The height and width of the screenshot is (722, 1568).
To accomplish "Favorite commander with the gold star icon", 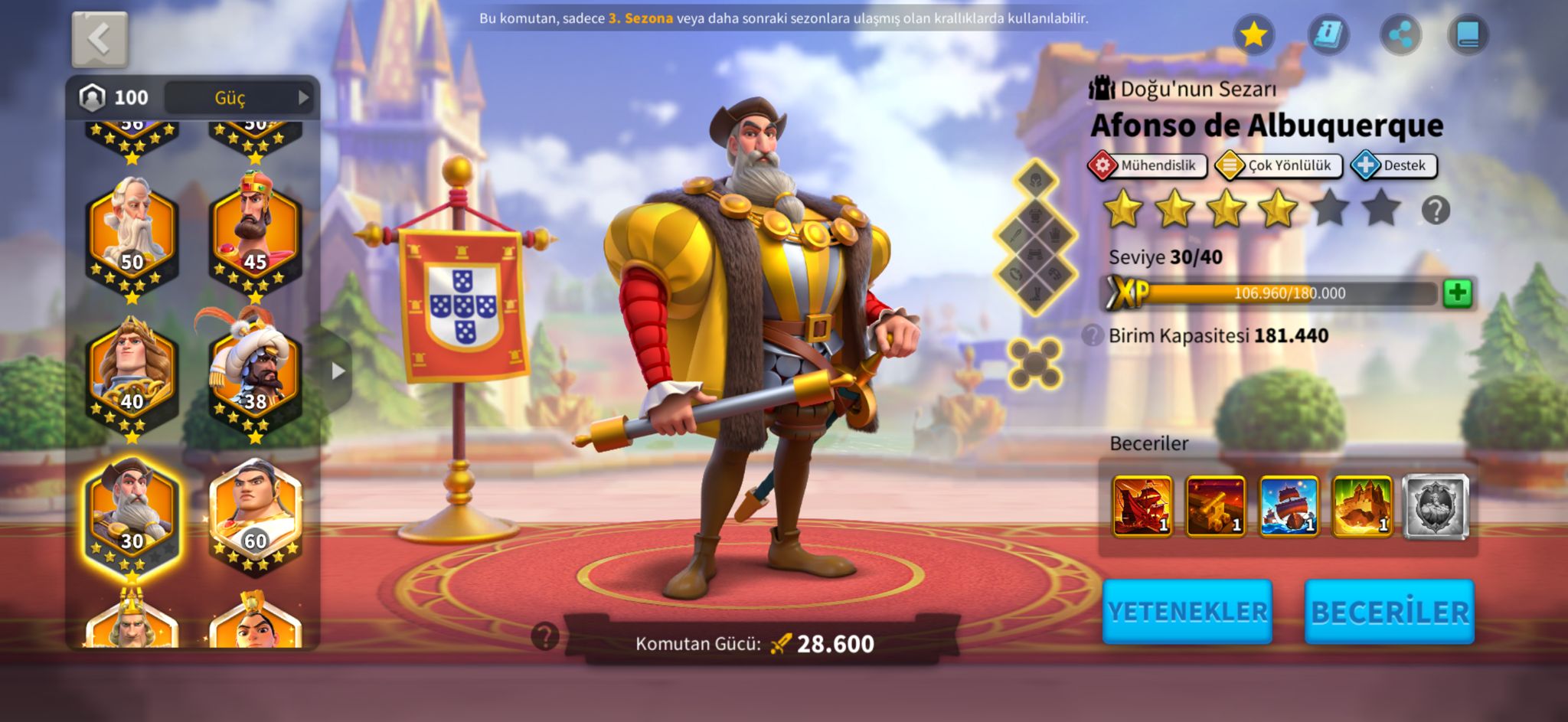I will (x=1253, y=34).
